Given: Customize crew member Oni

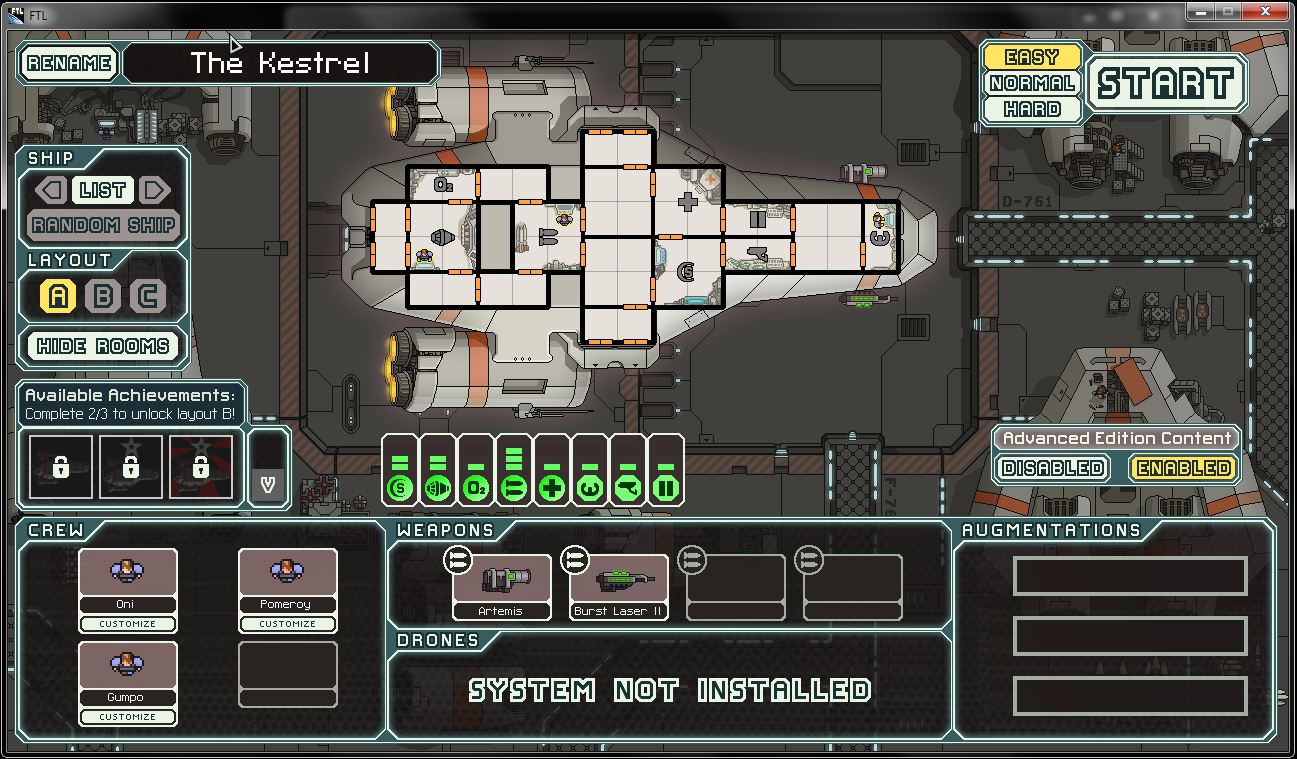Looking at the screenshot, I should [x=127, y=624].
